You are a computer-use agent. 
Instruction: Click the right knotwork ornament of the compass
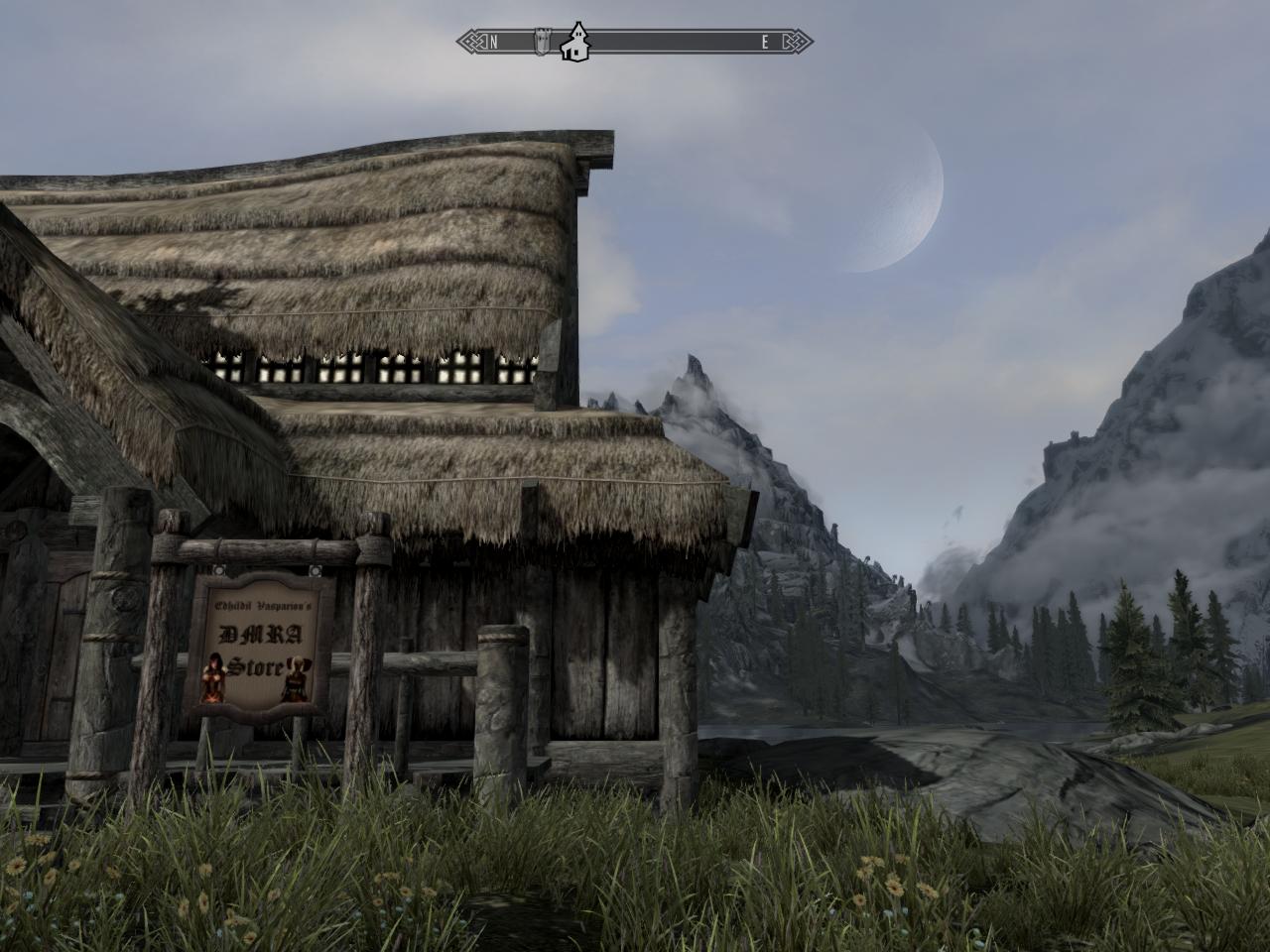[791, 41]
